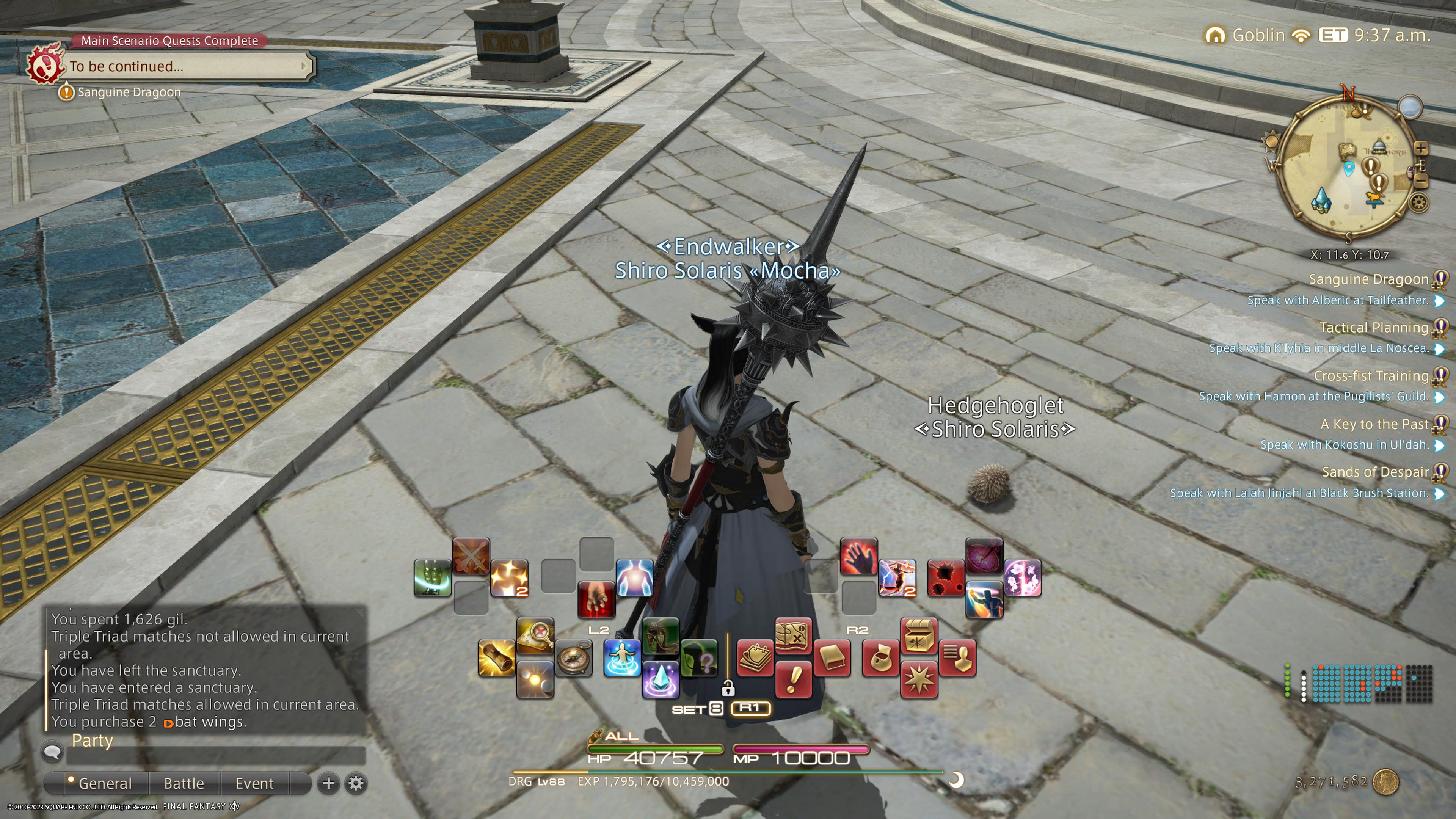This screenshot has height=819, width=1456.
Task: Zoom in on the minimap
Action: pyautogui.click(x=1420, y=149)
